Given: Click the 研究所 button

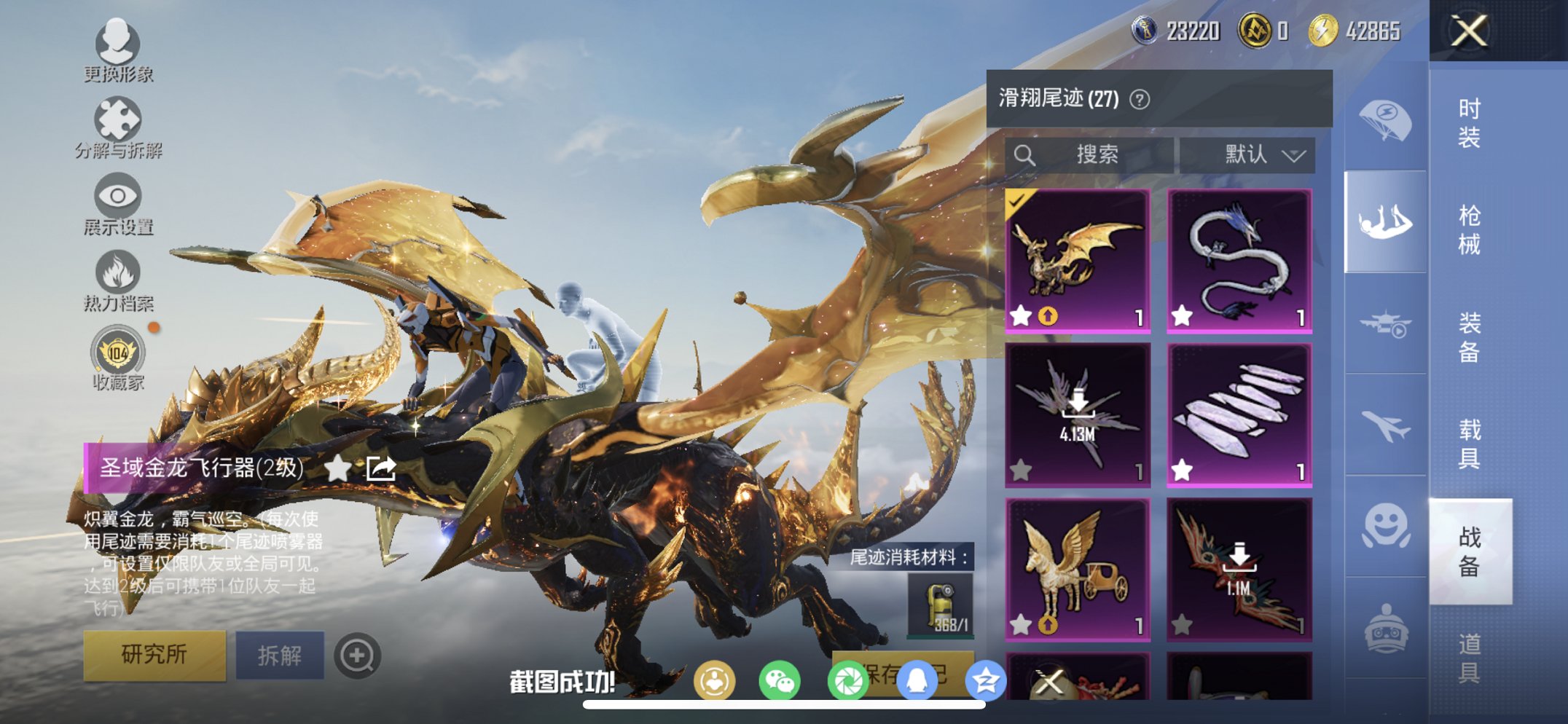Looking at the screenshot, I should point(154,654).
